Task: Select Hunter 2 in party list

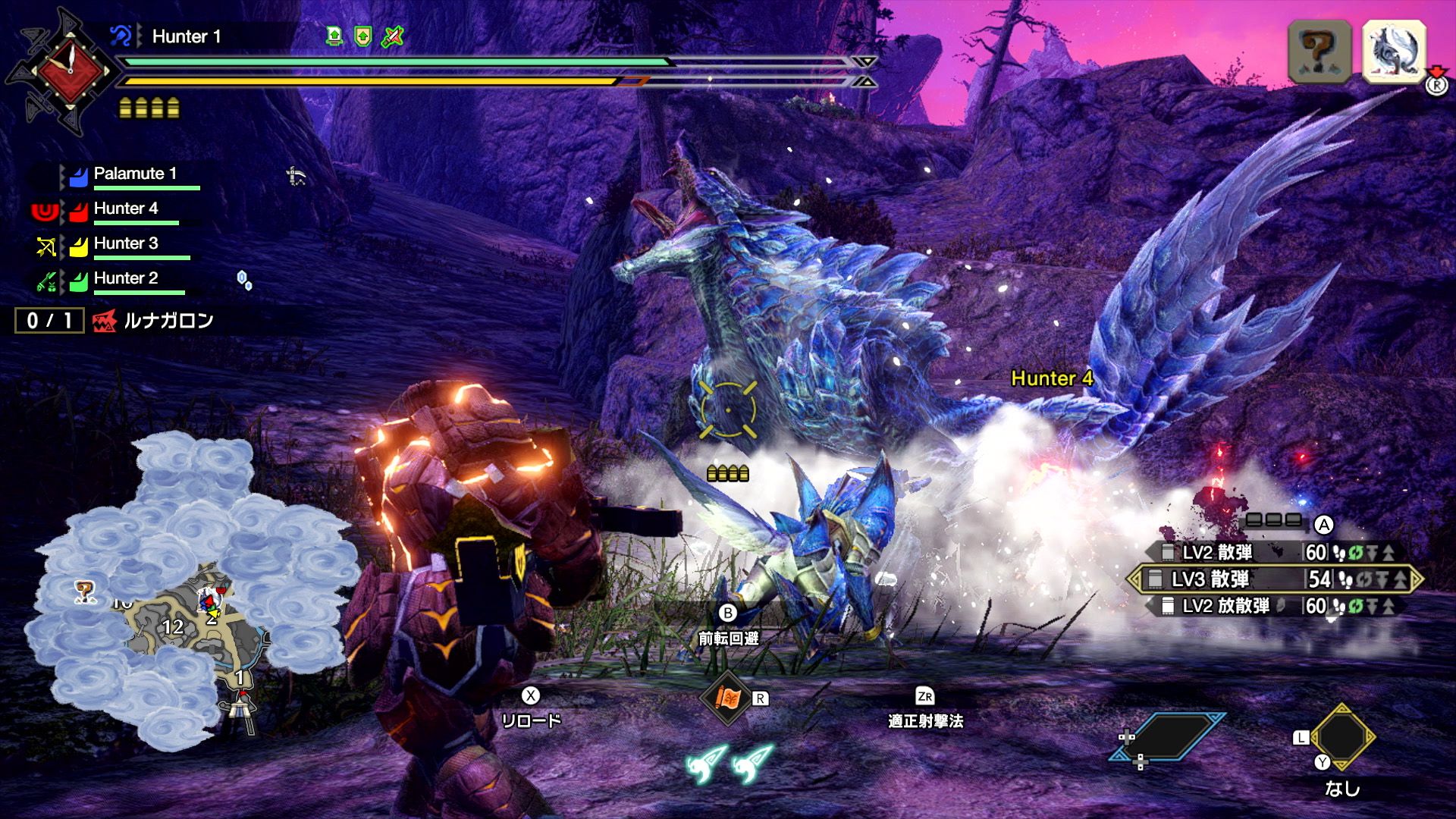Action: 126,278
